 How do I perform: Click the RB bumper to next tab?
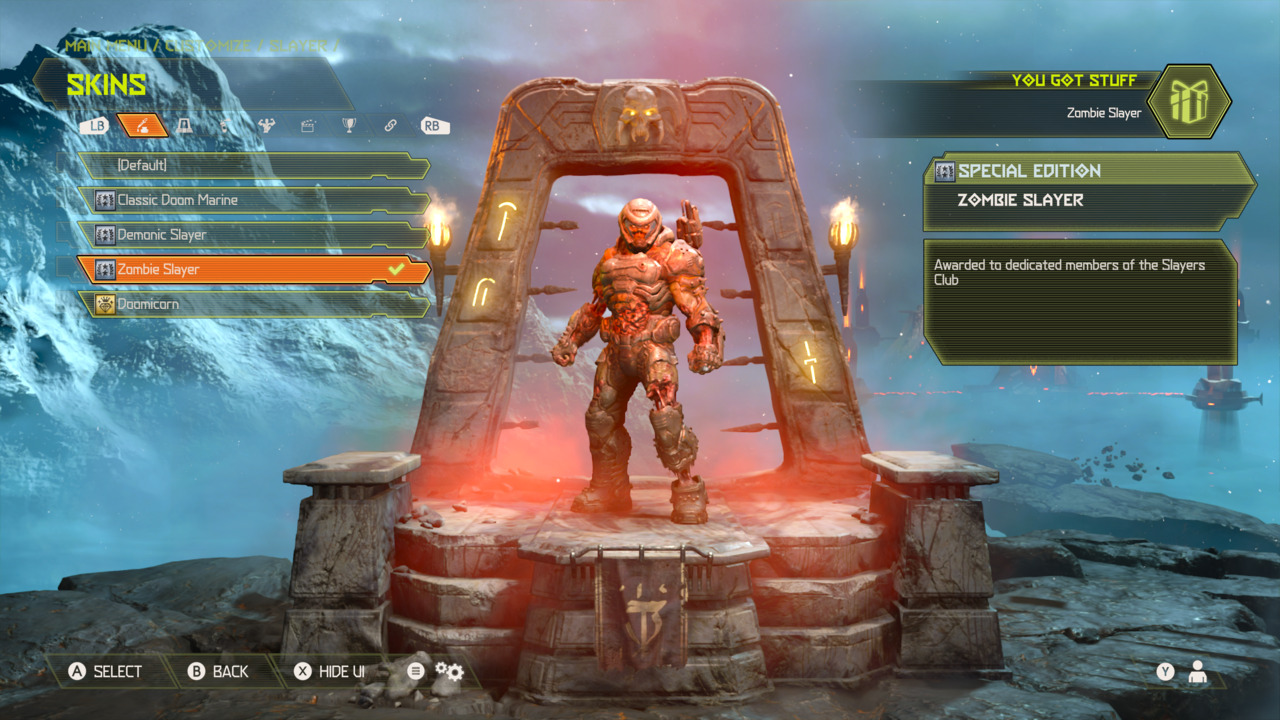click(x=432, y=126)
